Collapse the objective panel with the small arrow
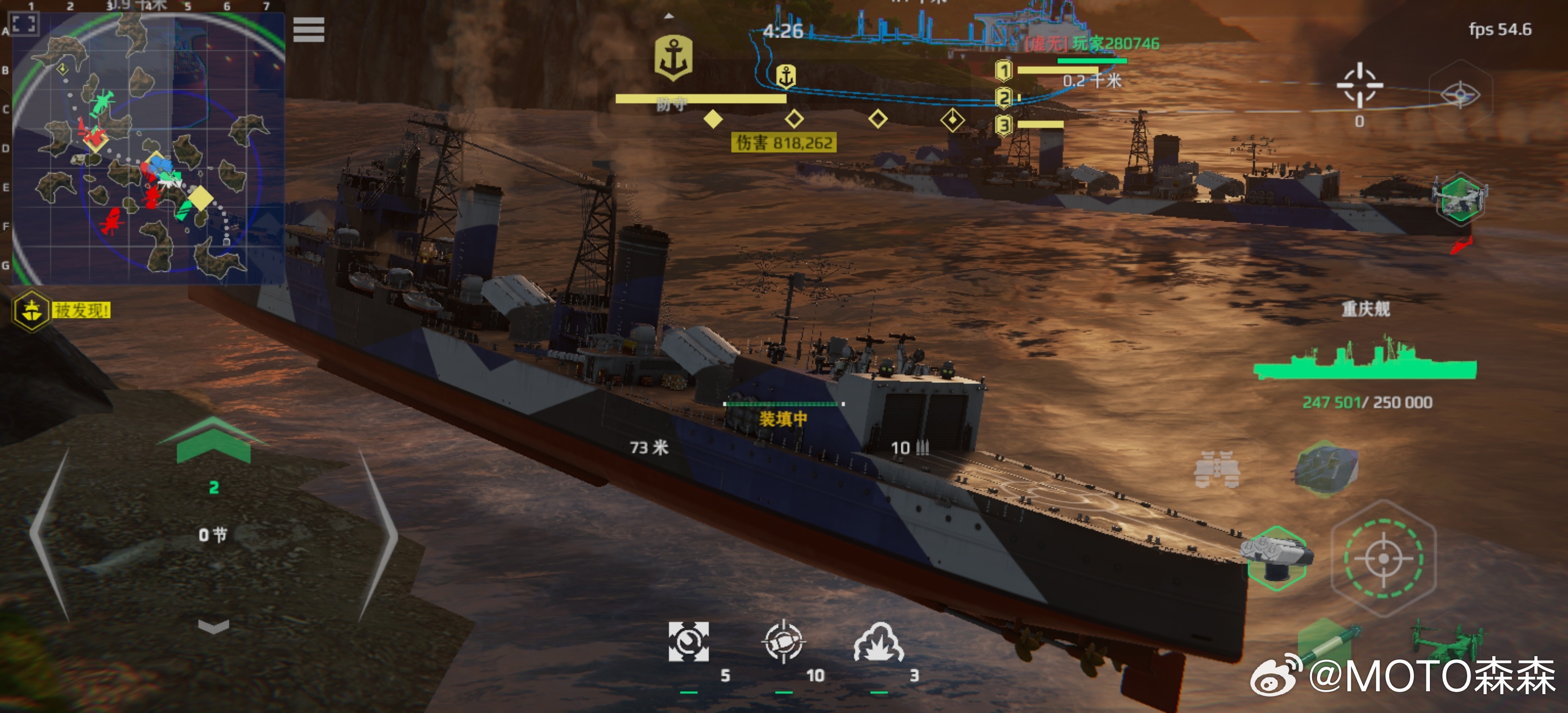This screenshot has width=1568, height=713. pos(669,16)
